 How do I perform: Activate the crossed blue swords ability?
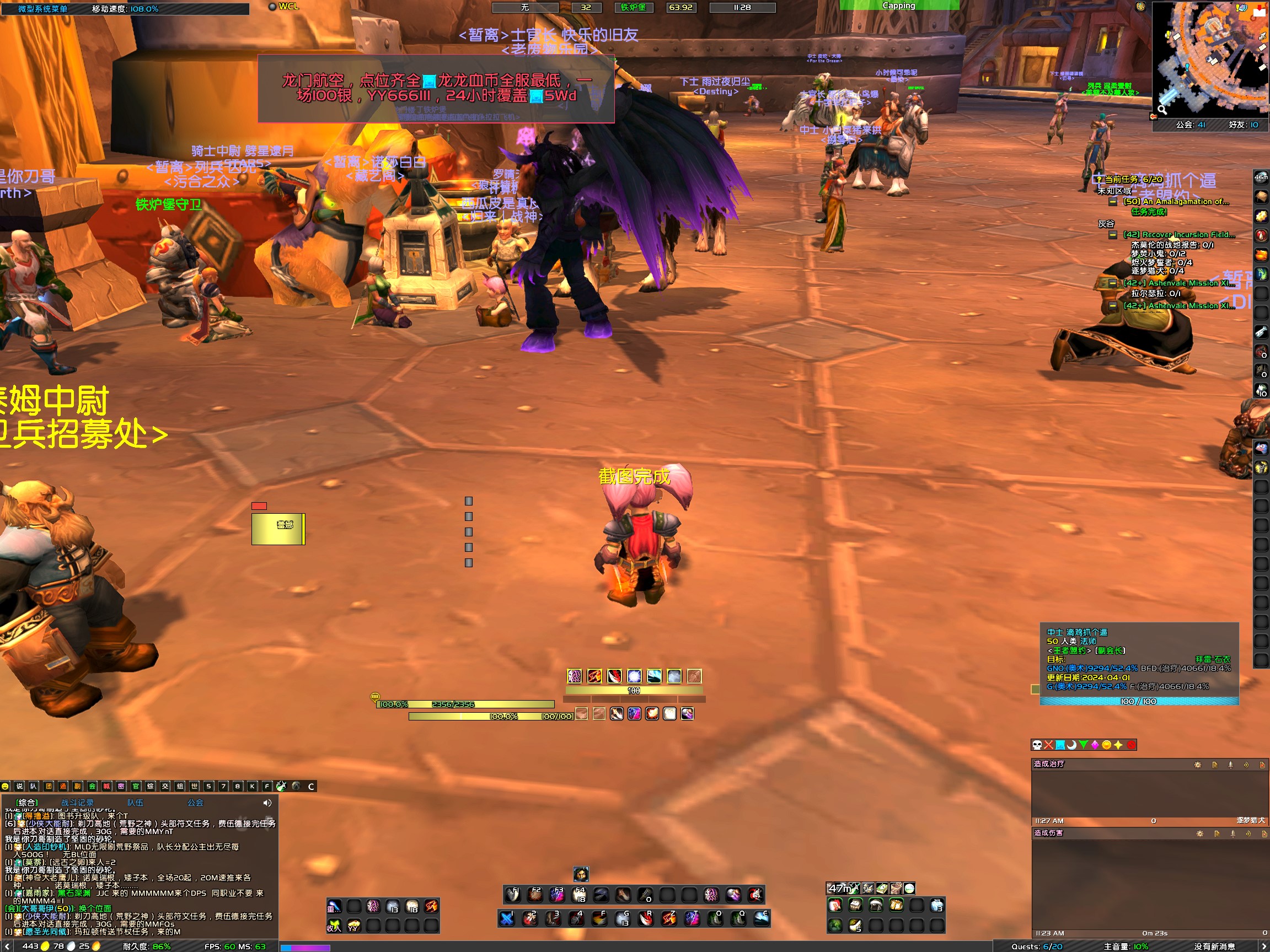coord(506,919)
